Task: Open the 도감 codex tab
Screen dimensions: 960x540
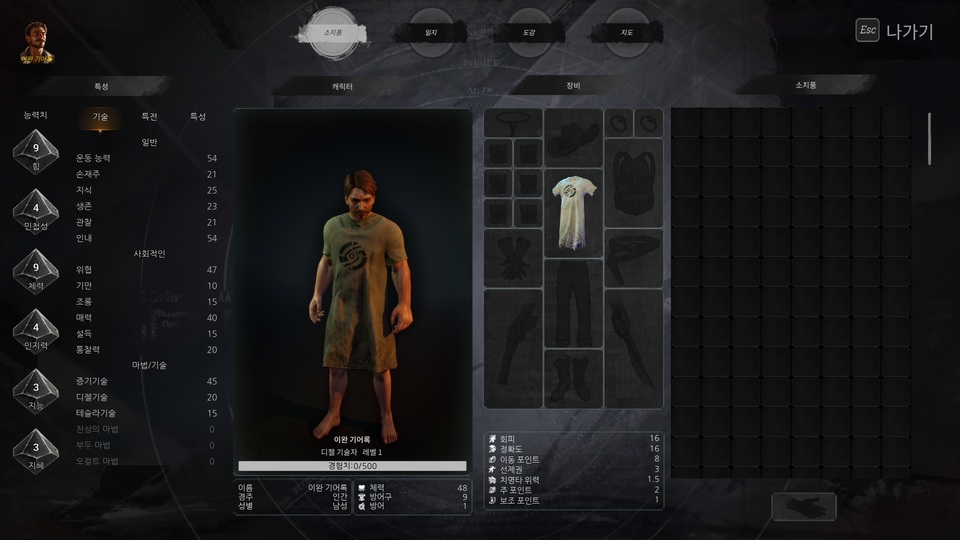Action: coord(528,33)
